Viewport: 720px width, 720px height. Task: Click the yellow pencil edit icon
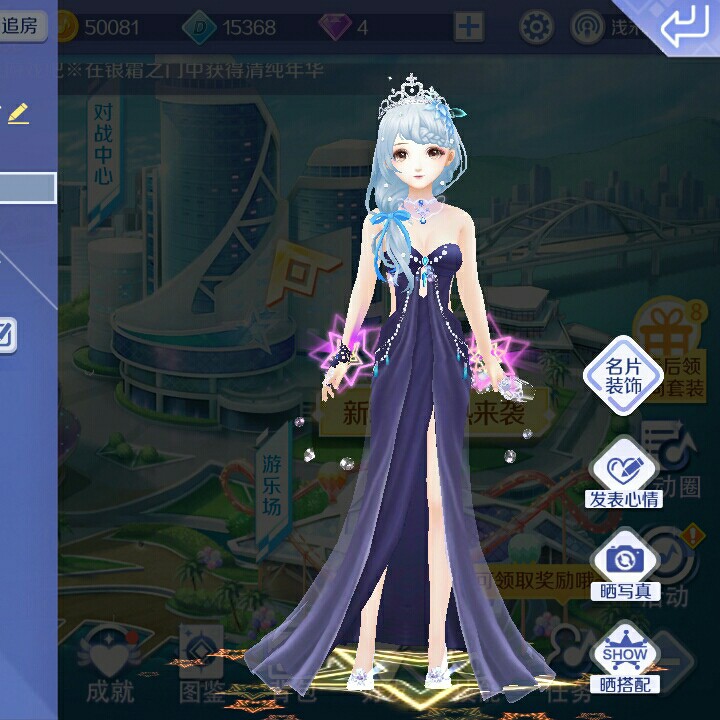click(x=18, y=113)
